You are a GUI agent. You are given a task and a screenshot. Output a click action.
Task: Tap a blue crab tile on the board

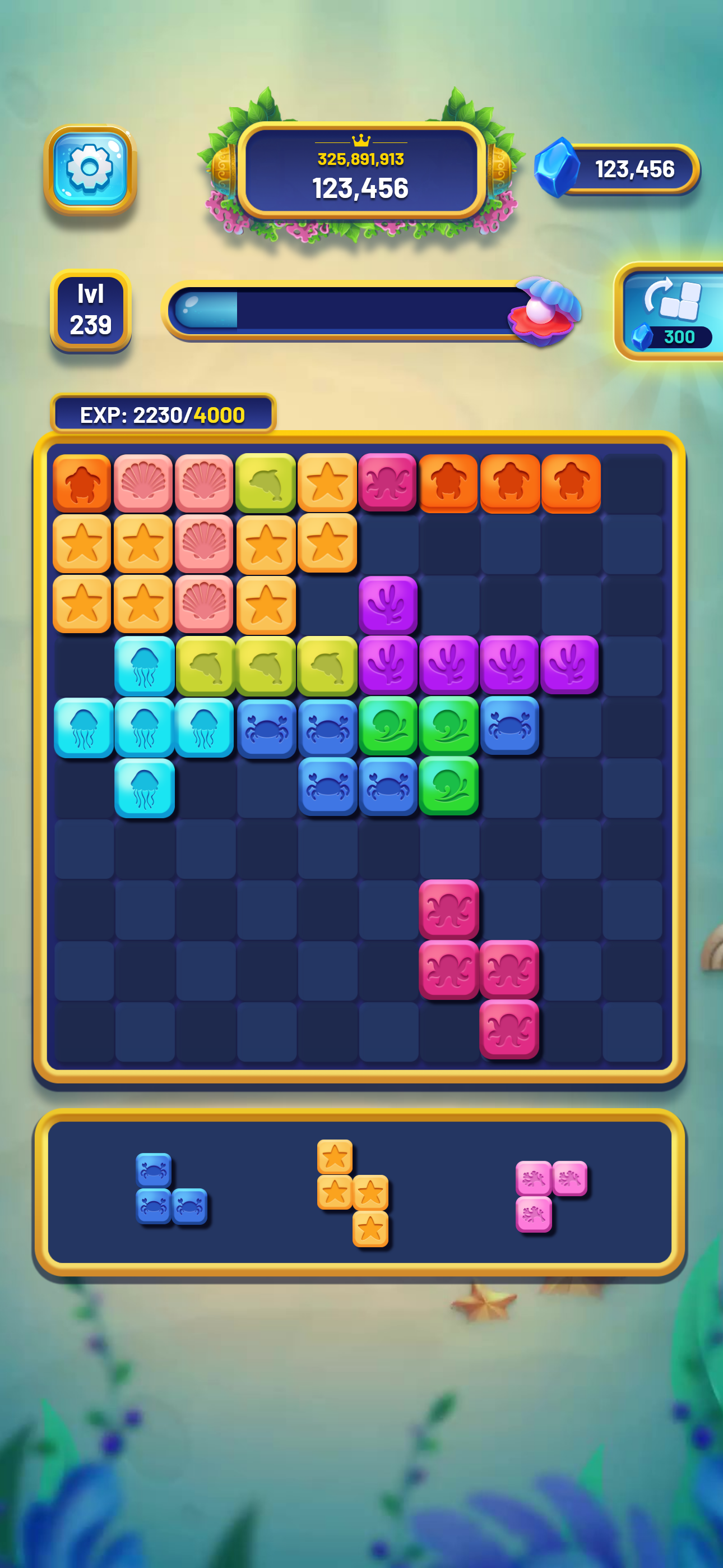pyautogui.click(x=267, y=726)
